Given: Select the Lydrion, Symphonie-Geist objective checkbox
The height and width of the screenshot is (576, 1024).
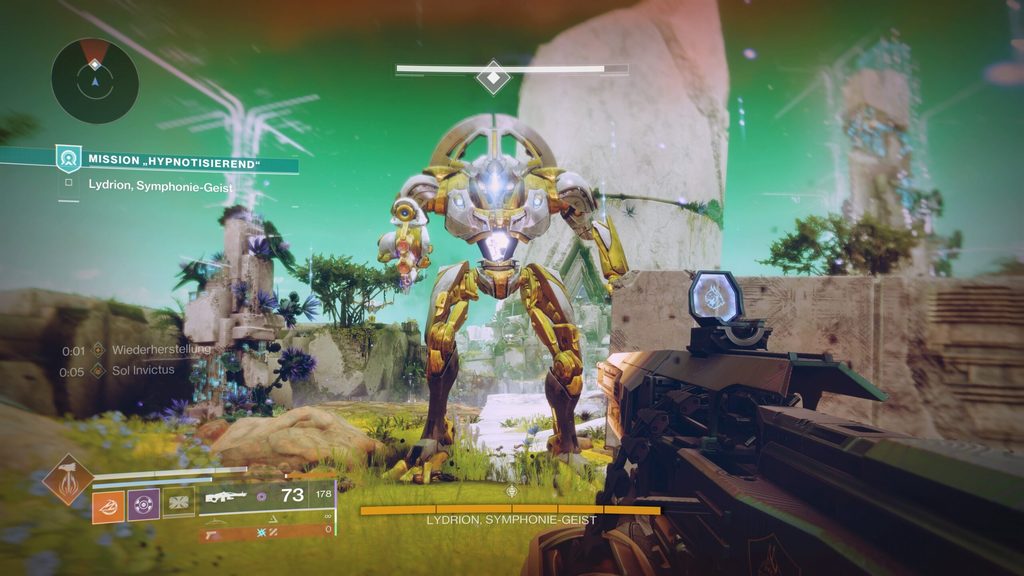Looking at the screenshot, I should point(68,182).
